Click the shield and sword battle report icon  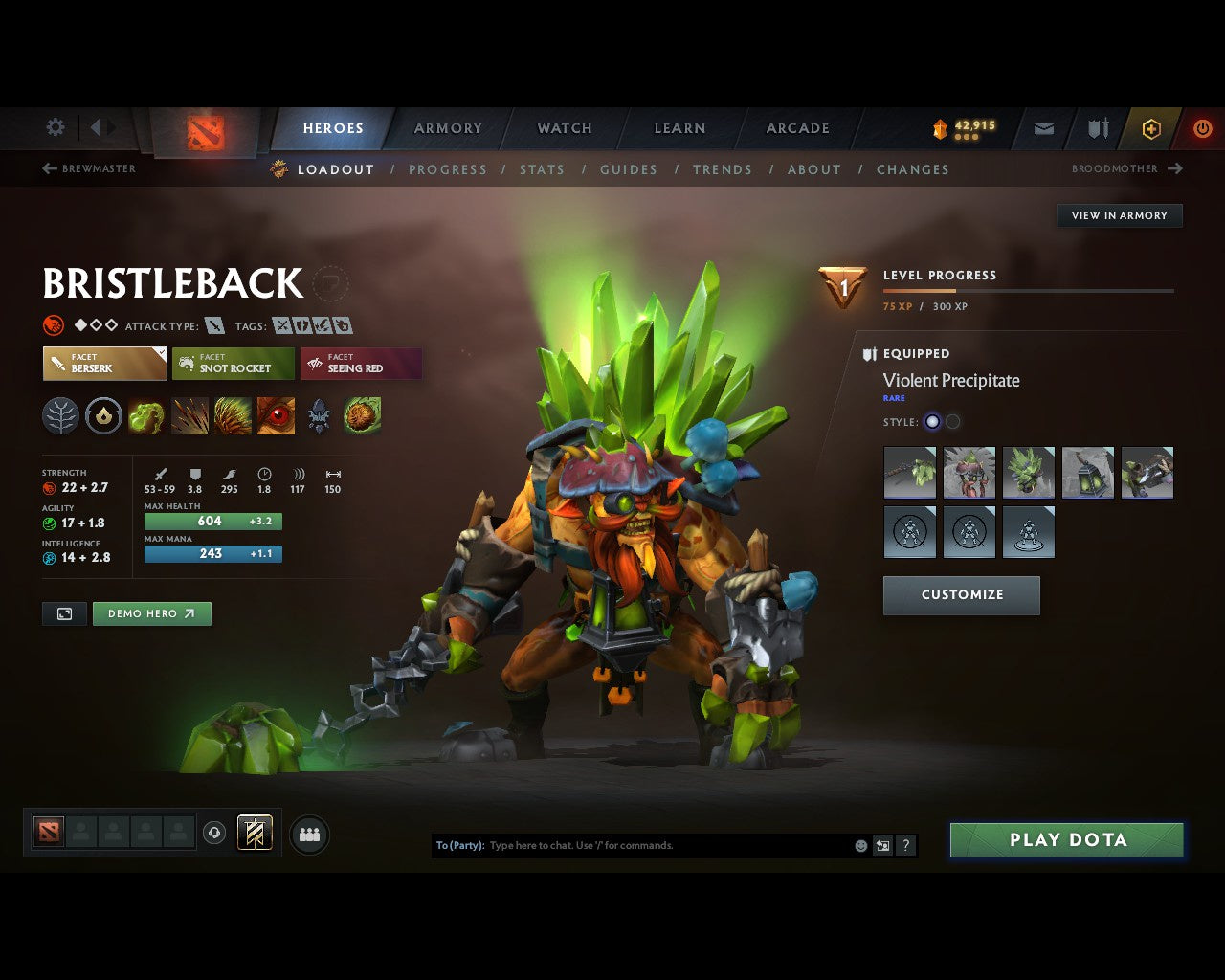click(x=1097, y=128)
